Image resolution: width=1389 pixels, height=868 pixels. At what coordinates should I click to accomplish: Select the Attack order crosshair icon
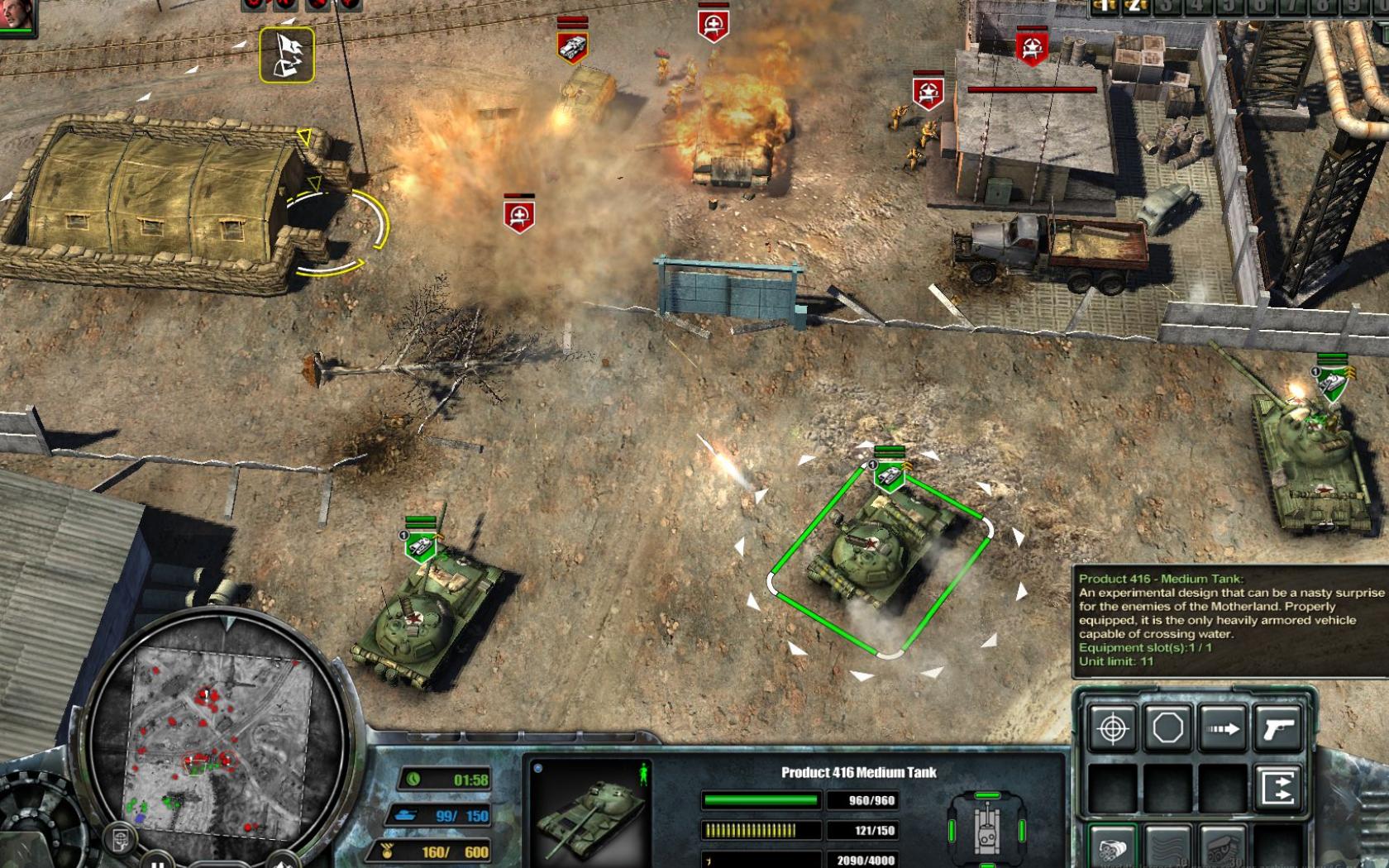pyautogui.click(x=1111, y=728)
